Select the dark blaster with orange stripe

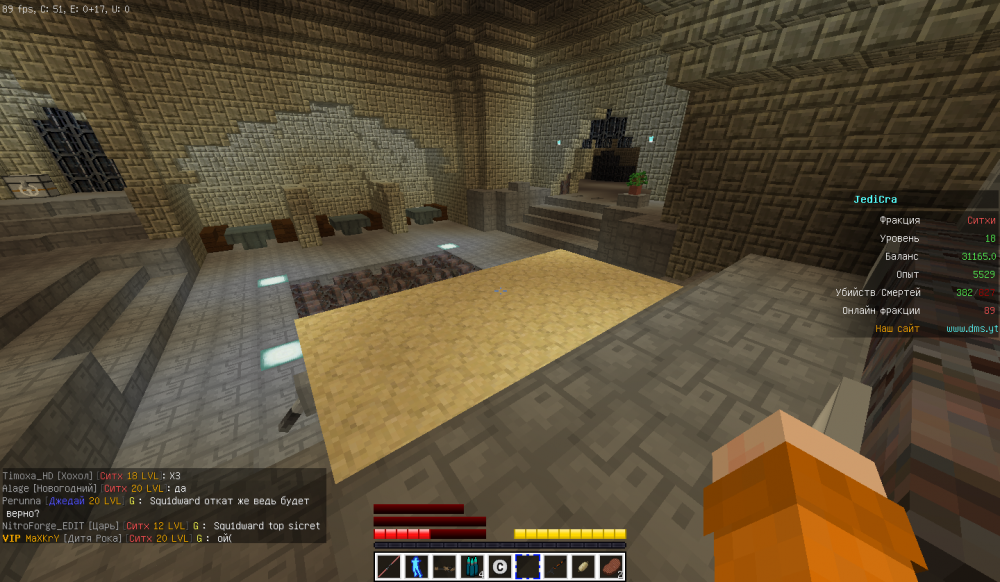[x=555, y=567]
